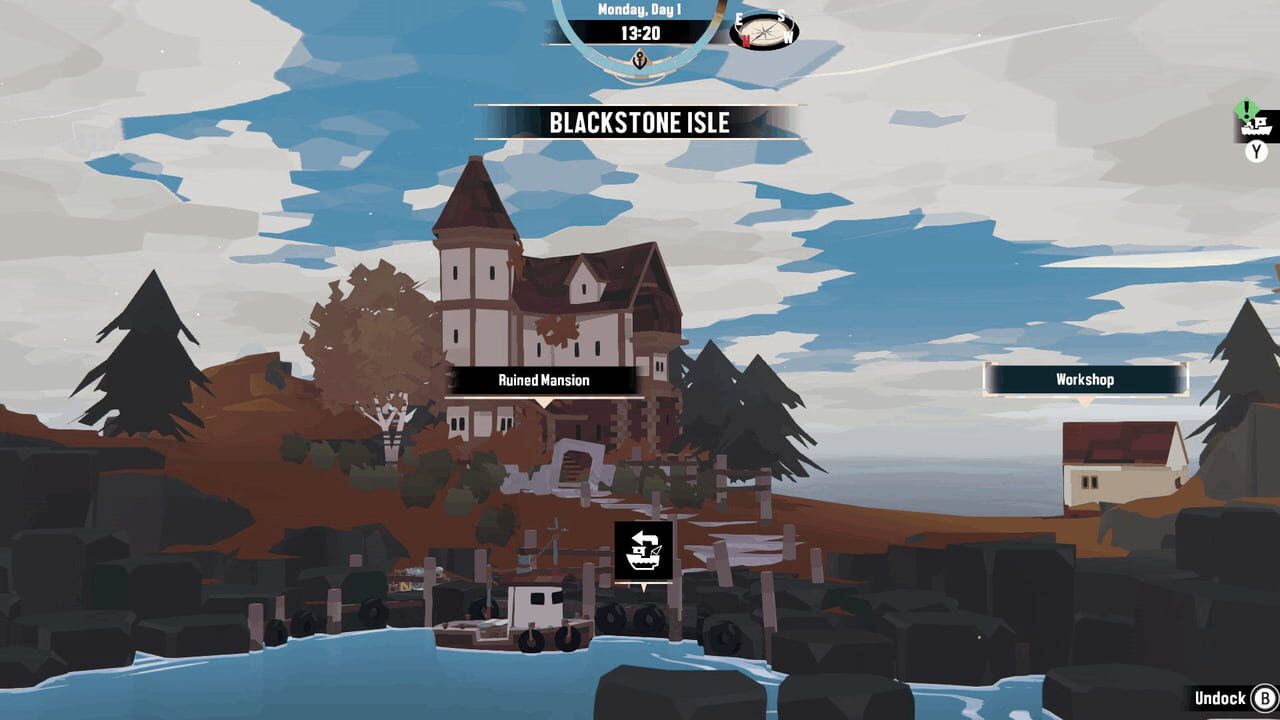Viewport: 1280px width, 720px height.
Task: Open the marker arrow beneath the undock sign
Action: 644,588
